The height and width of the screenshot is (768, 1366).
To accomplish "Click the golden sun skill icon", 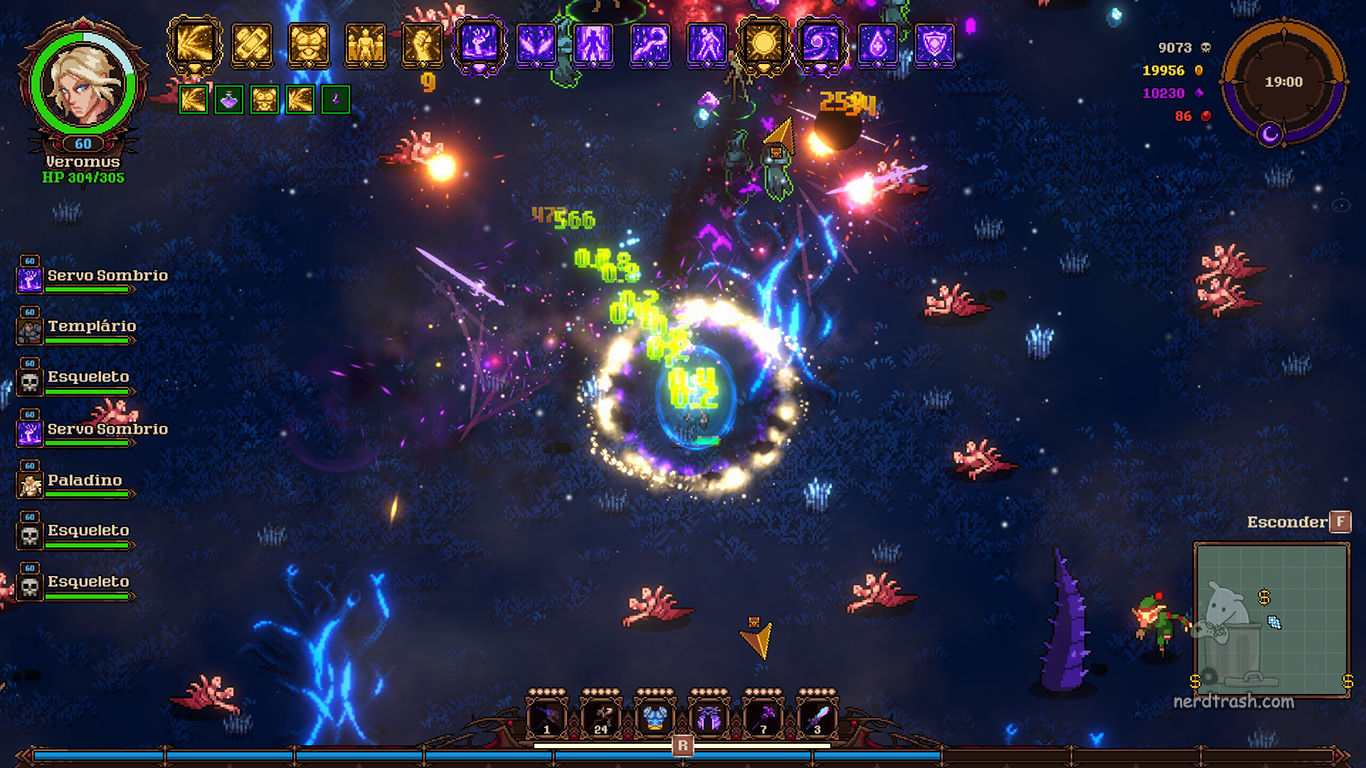I will click(x=763, y=45).
